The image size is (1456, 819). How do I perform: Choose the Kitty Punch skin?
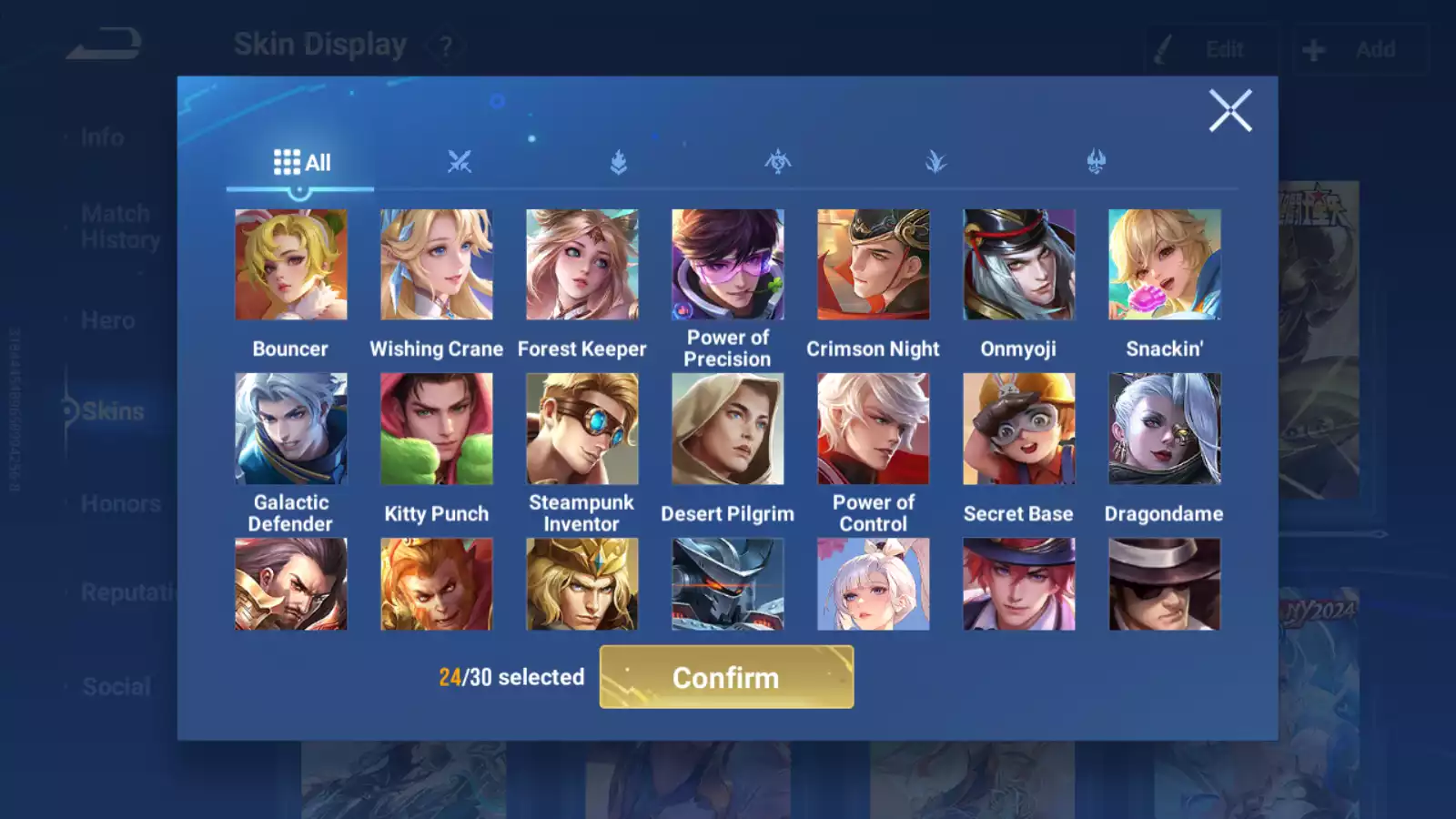(436, 429)
